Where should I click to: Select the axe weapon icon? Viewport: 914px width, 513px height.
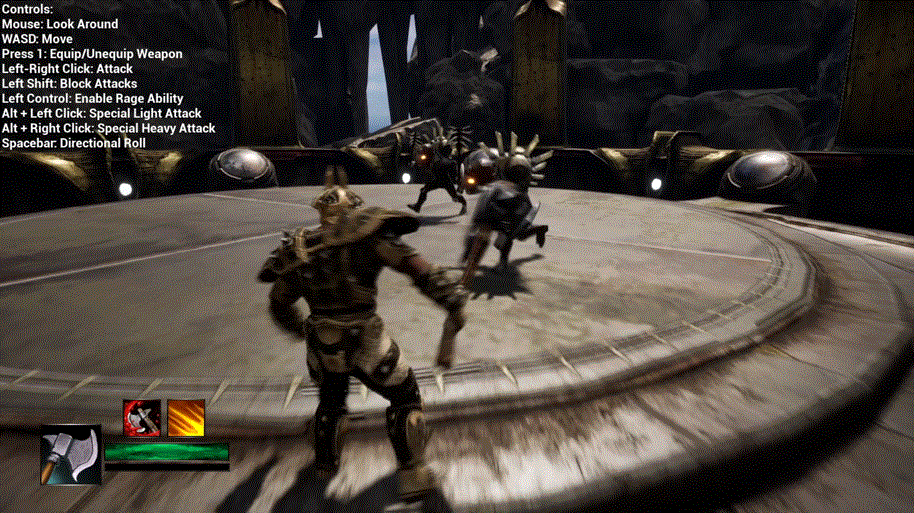tap(71, 455)
